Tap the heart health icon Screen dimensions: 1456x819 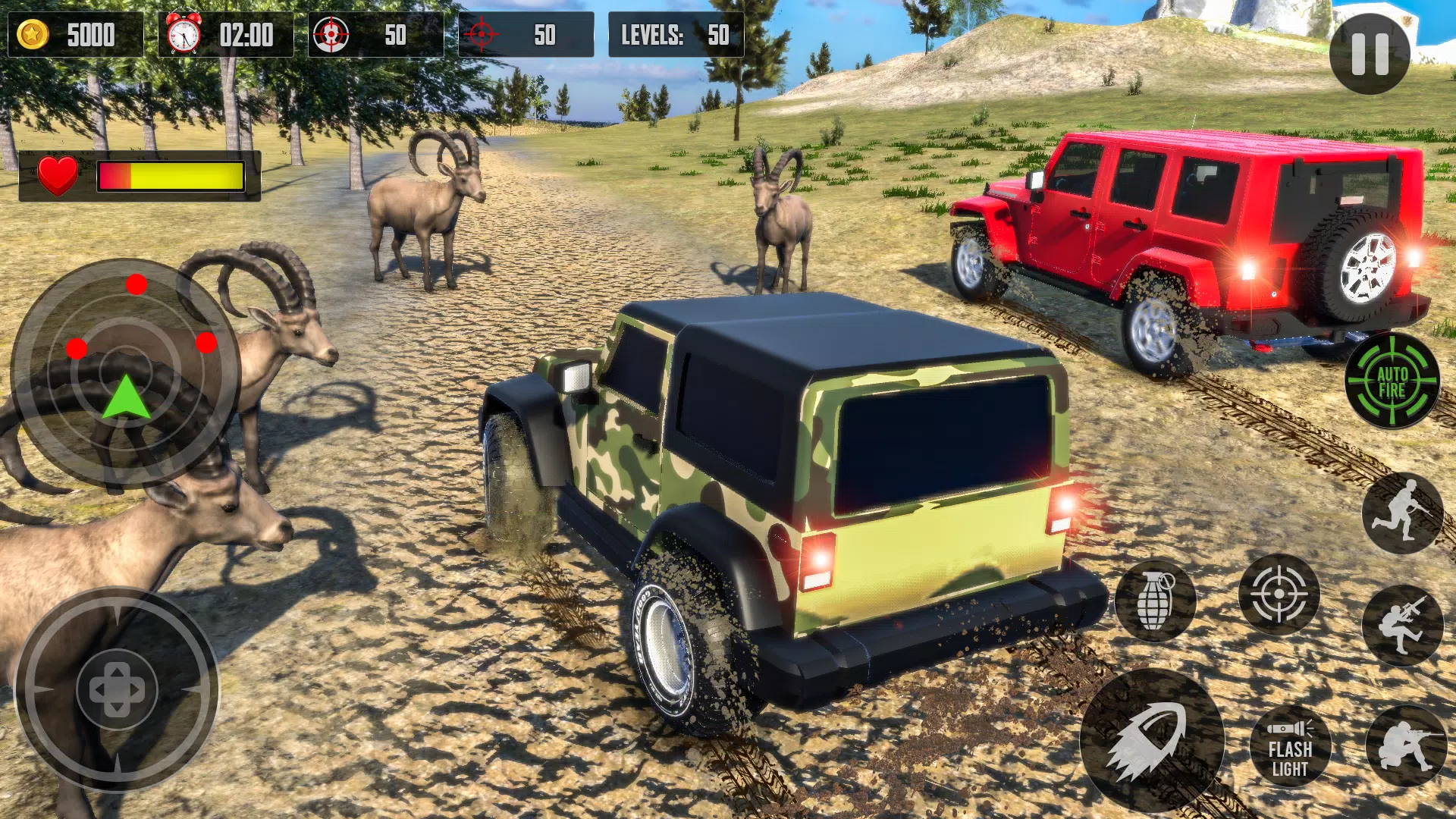[59, 174]
